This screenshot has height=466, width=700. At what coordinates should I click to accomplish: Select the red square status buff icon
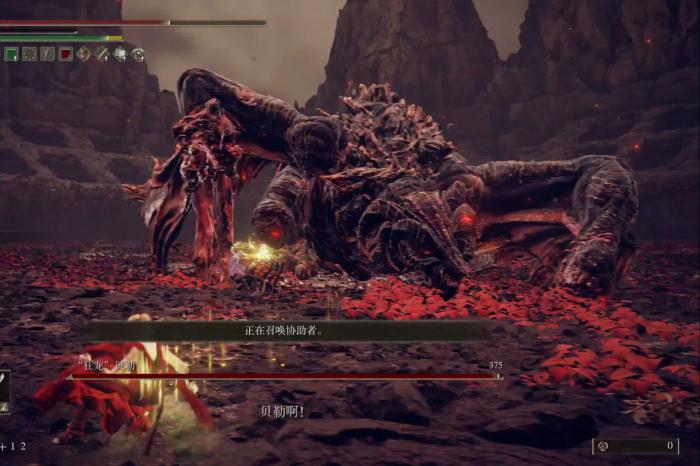[65, 54]
